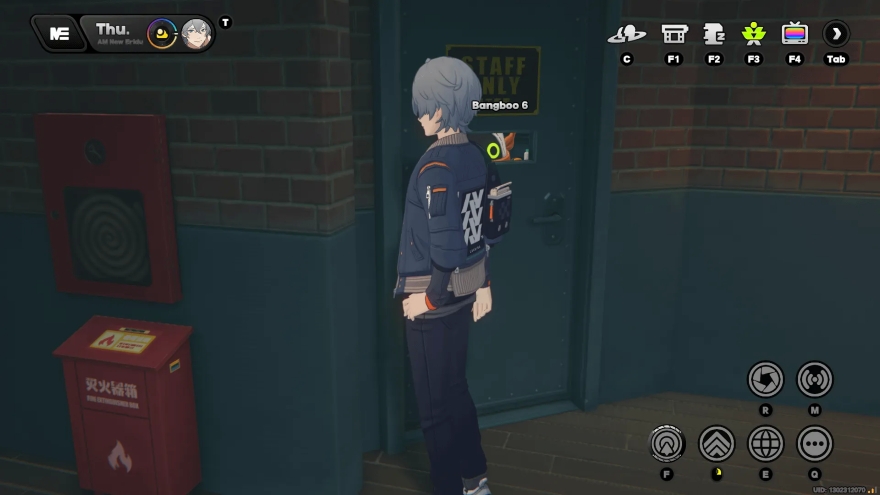Click the Thursday day and time panel
Screen dimensions: 880x495
pos(117,32)
